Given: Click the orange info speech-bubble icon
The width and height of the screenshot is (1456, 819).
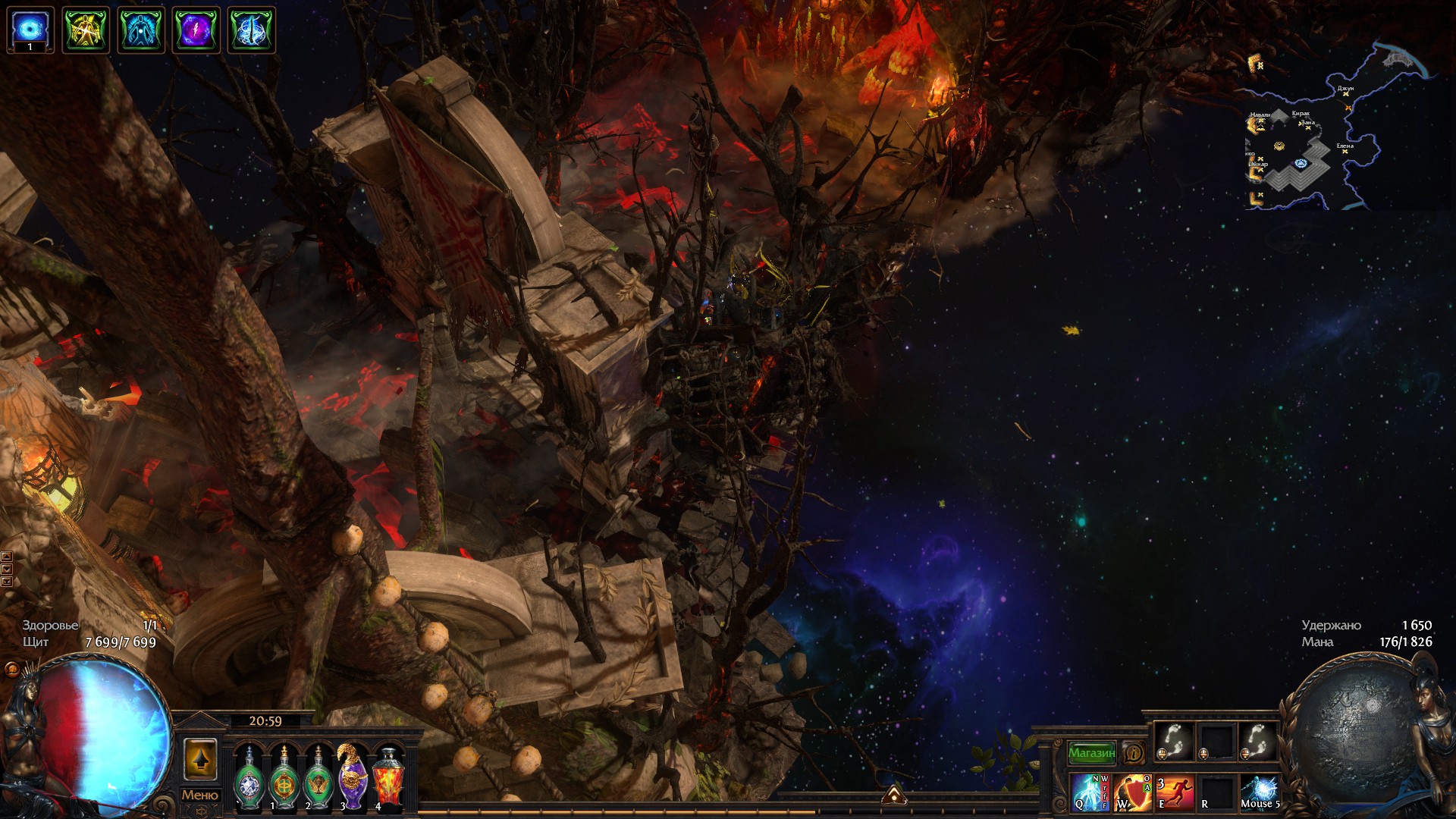Looking at the screenshot, I should pos(1134,753).
